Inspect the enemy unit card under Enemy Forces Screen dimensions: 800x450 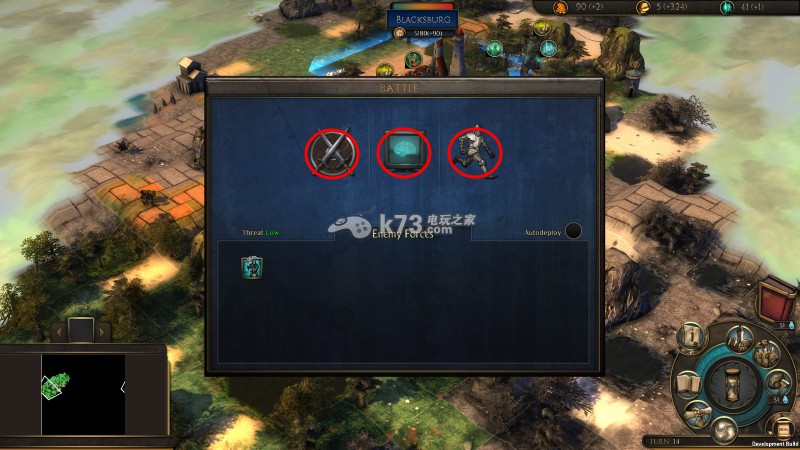click(x=251, y=267)
